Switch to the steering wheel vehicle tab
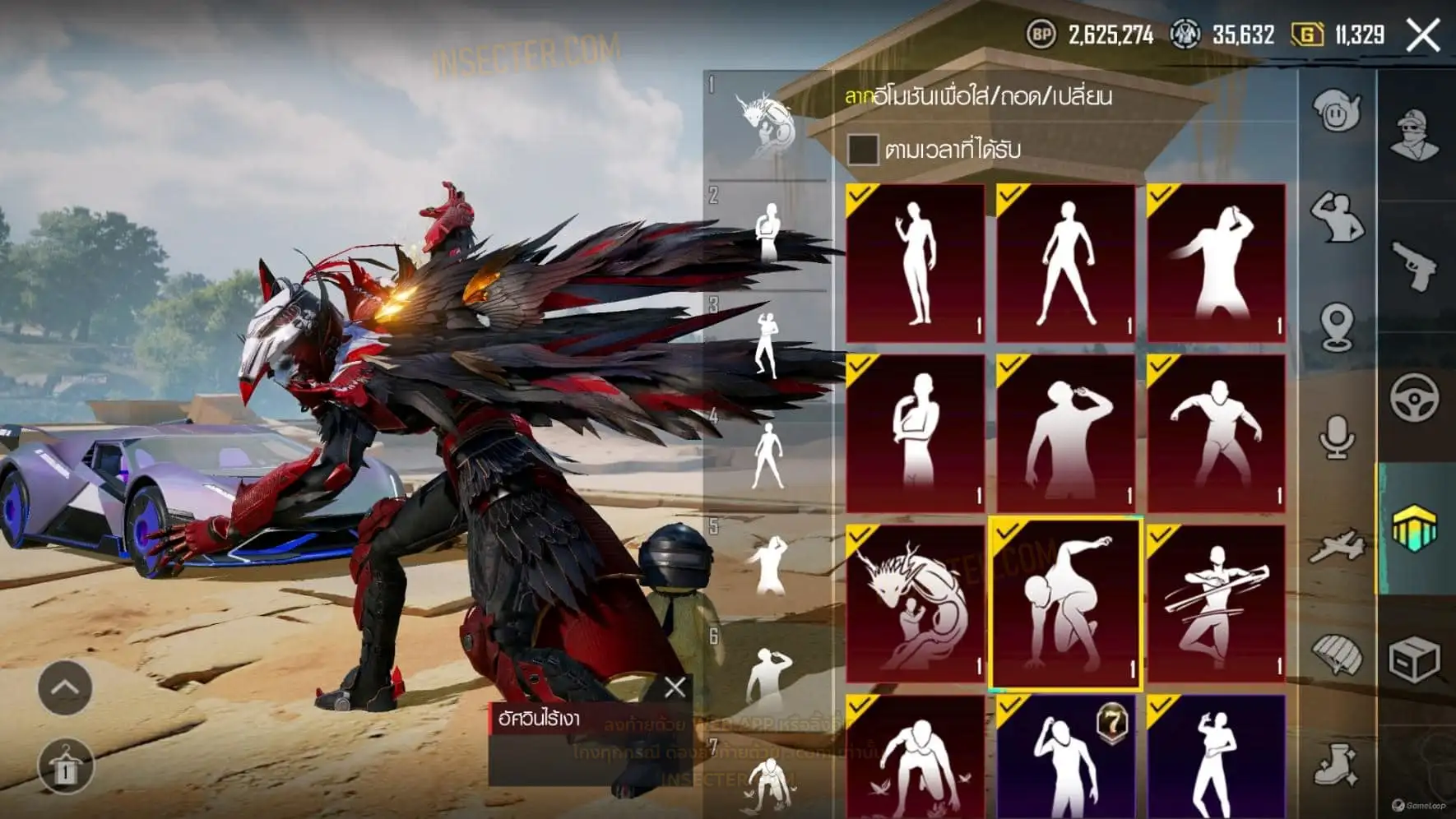This screenshot has height=819, width=1456. (x=1415, y=398)
